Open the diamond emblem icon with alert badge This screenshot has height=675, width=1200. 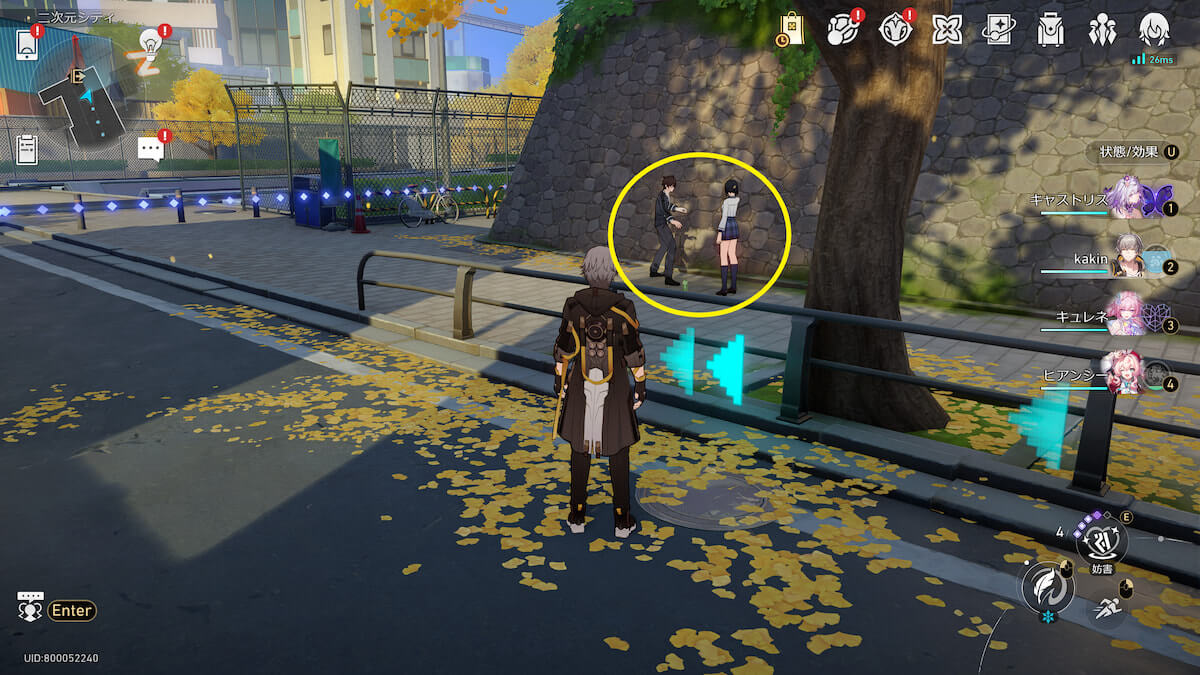(x=895, y=30)
